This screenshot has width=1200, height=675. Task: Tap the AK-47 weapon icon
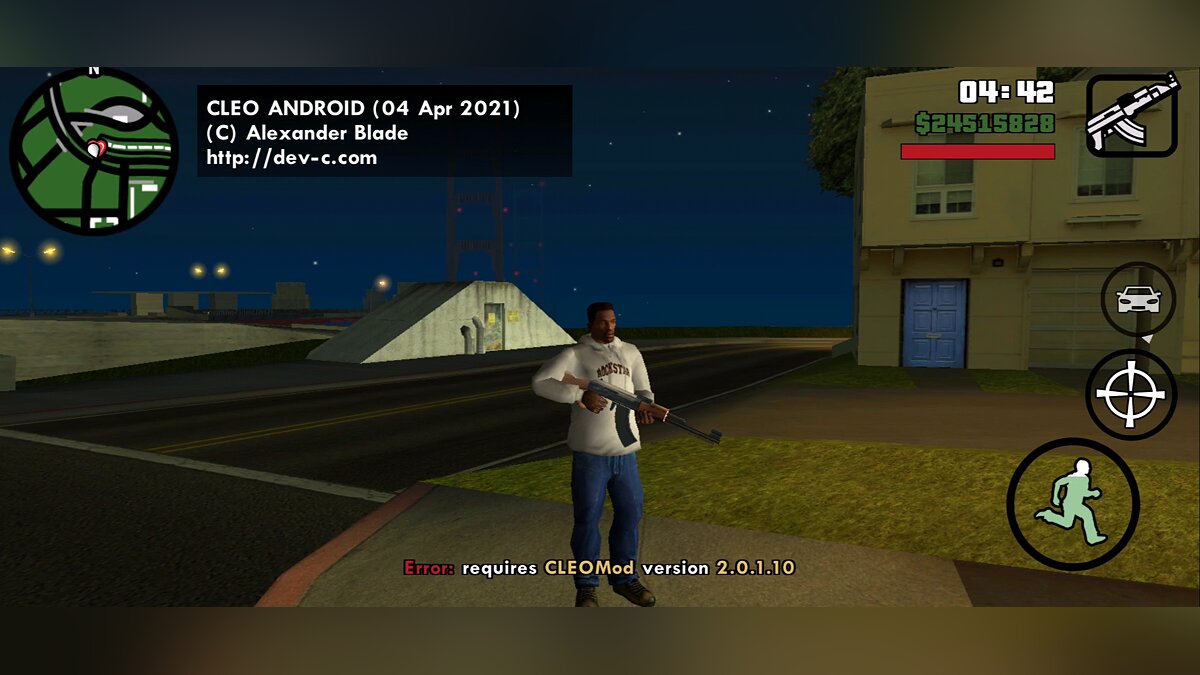pos(1132,115)
